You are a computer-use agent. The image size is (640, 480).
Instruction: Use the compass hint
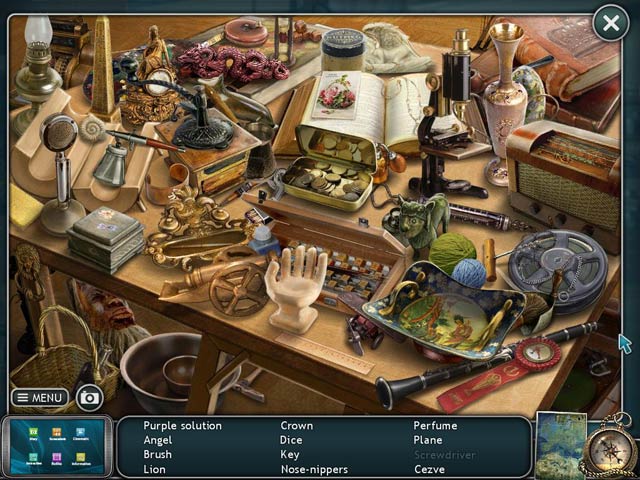pyautogui.click(x=610, y=448)
